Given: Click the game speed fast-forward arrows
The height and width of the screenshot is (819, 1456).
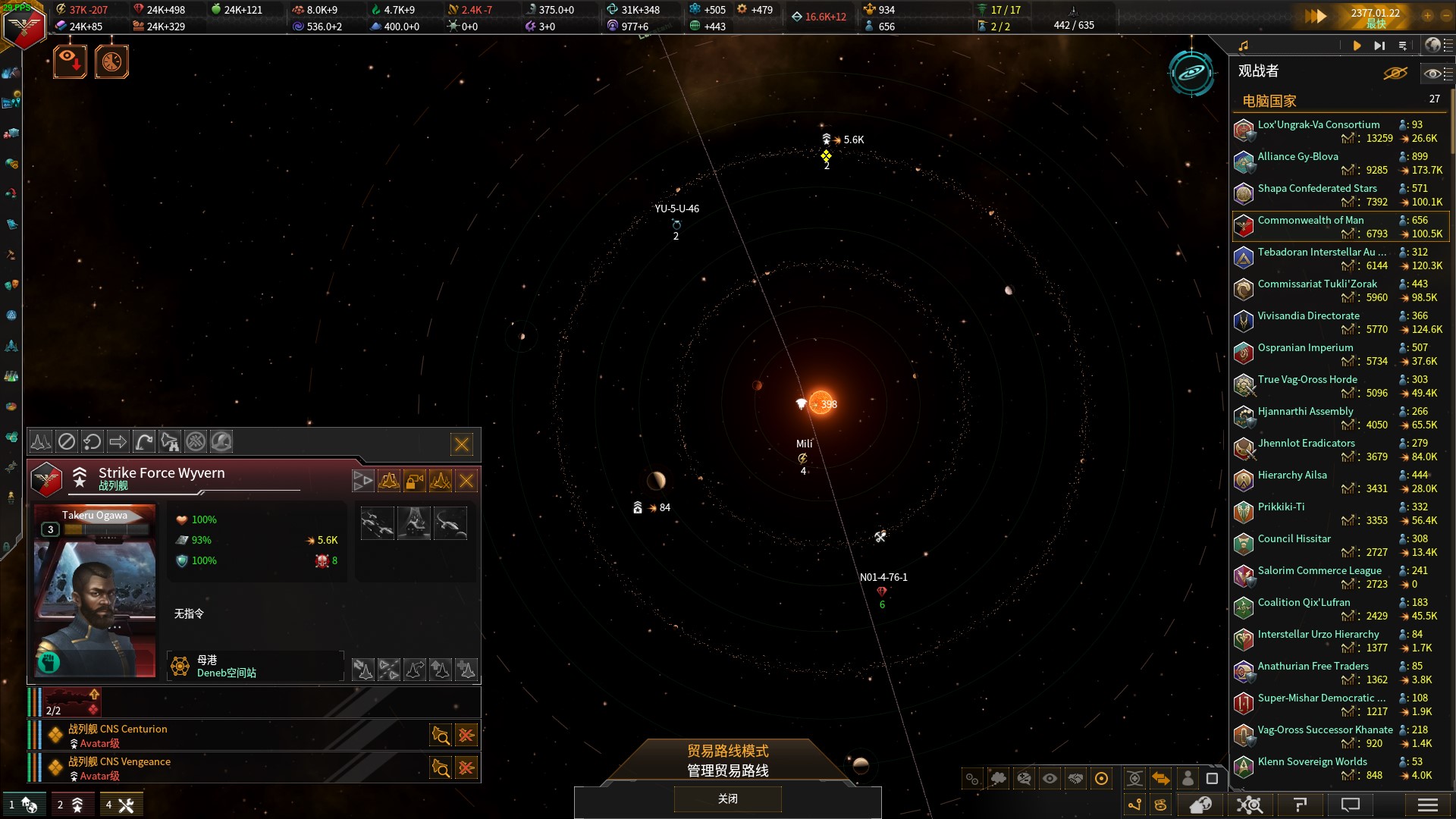Looking at the screenshot, I should tap(1316, 16).
